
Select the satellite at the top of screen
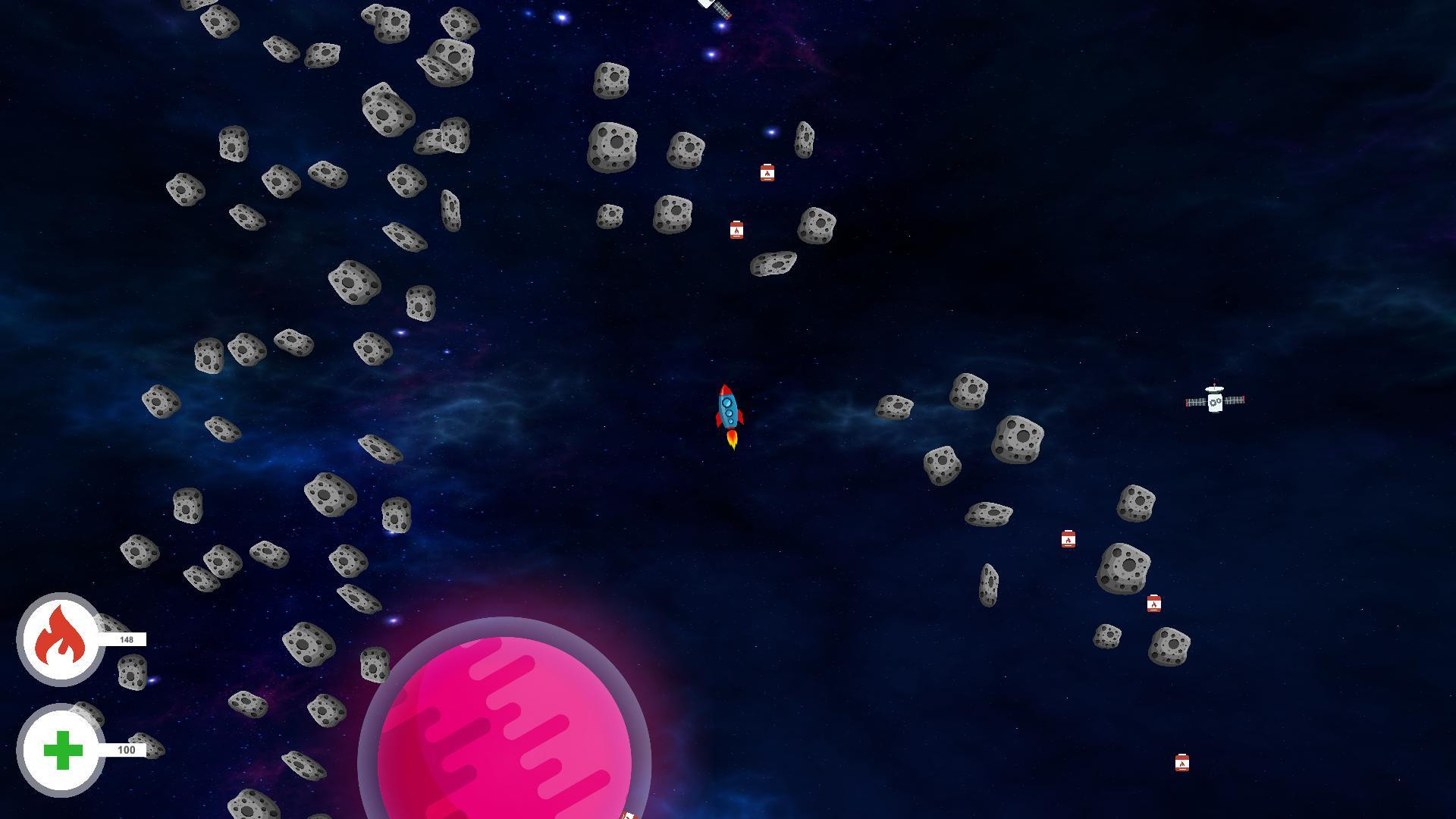tap(714, 8)
